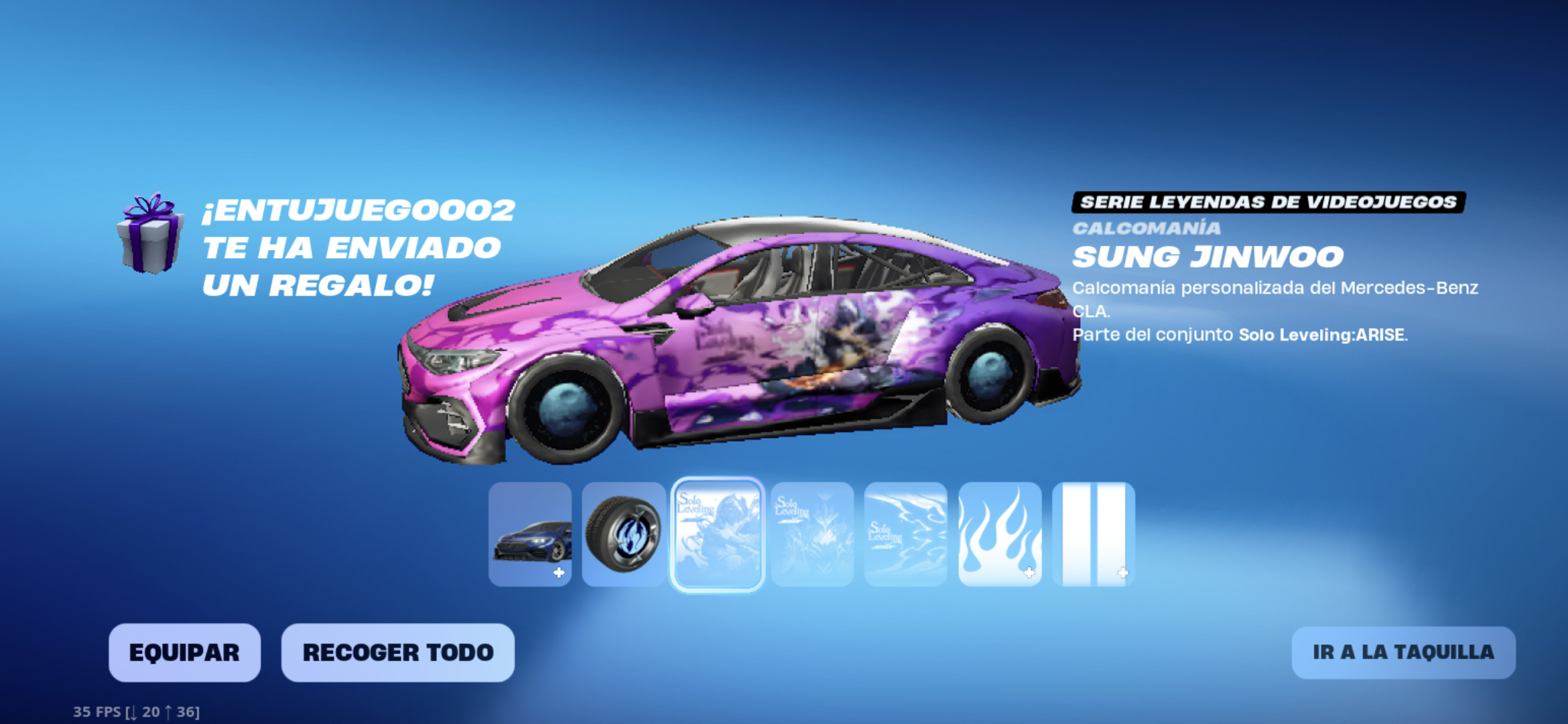Show the white flames decal thumbnail
1568x724 pixels.
click(x=1000, y=534)
